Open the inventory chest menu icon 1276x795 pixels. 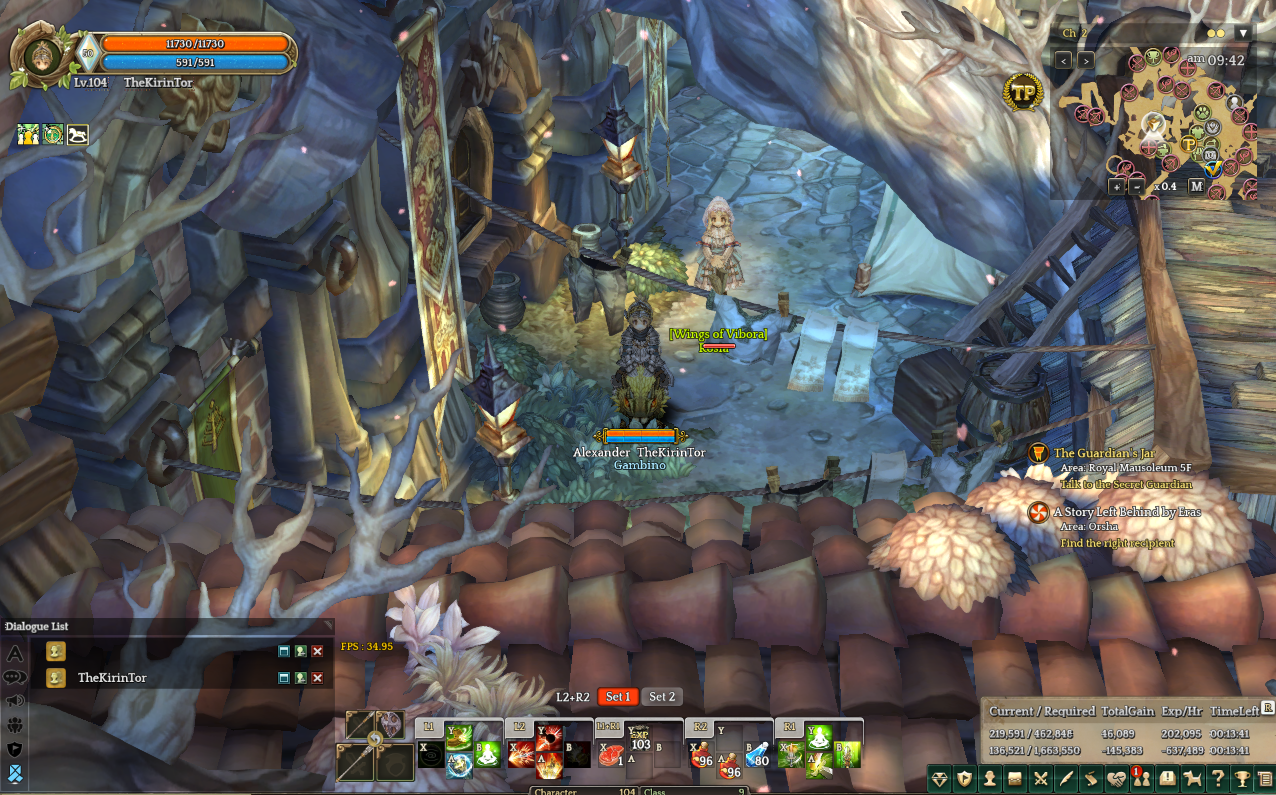(1015, 778)
